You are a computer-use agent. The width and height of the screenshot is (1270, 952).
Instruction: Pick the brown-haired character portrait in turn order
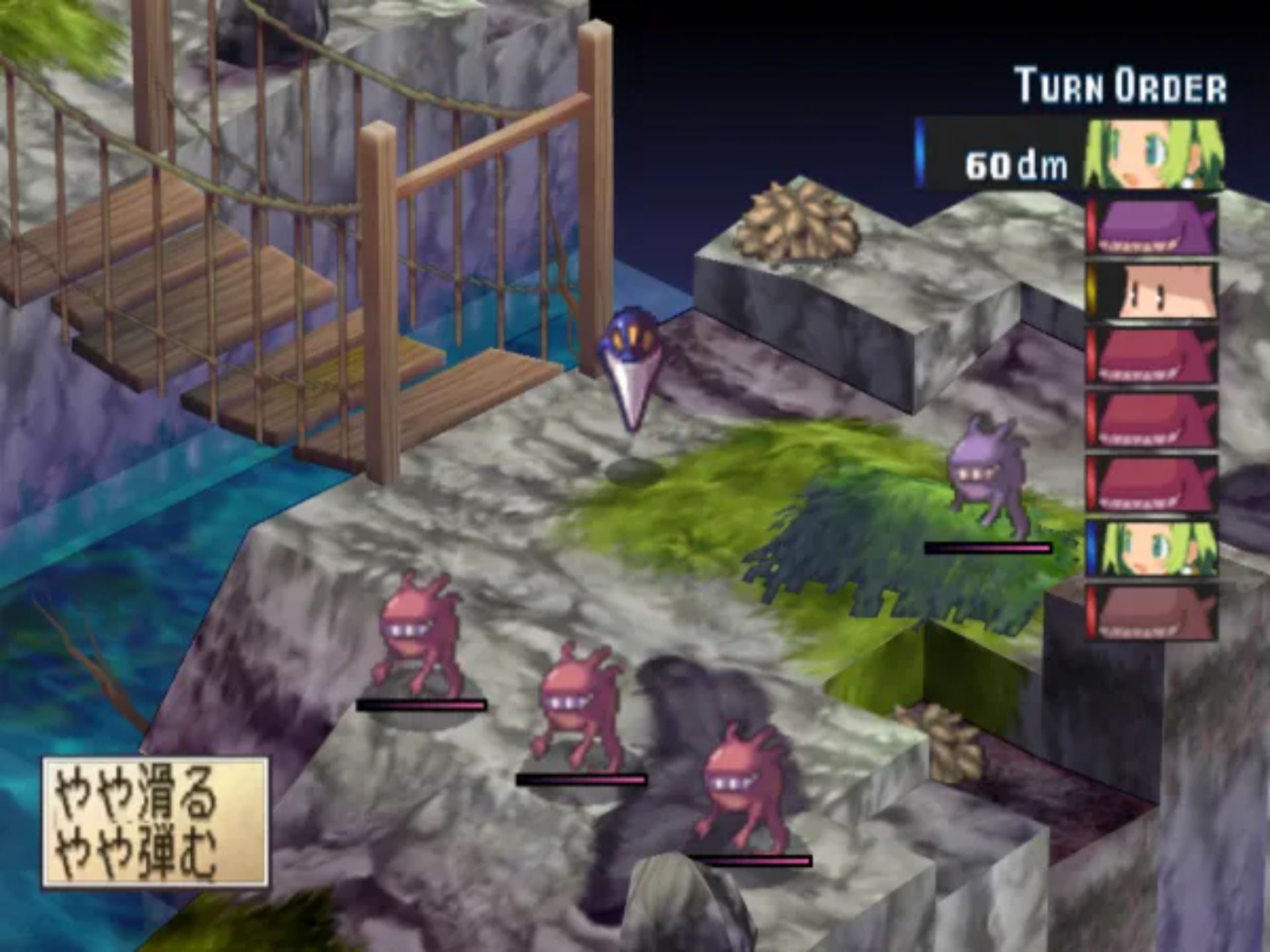coord(1154,292)
